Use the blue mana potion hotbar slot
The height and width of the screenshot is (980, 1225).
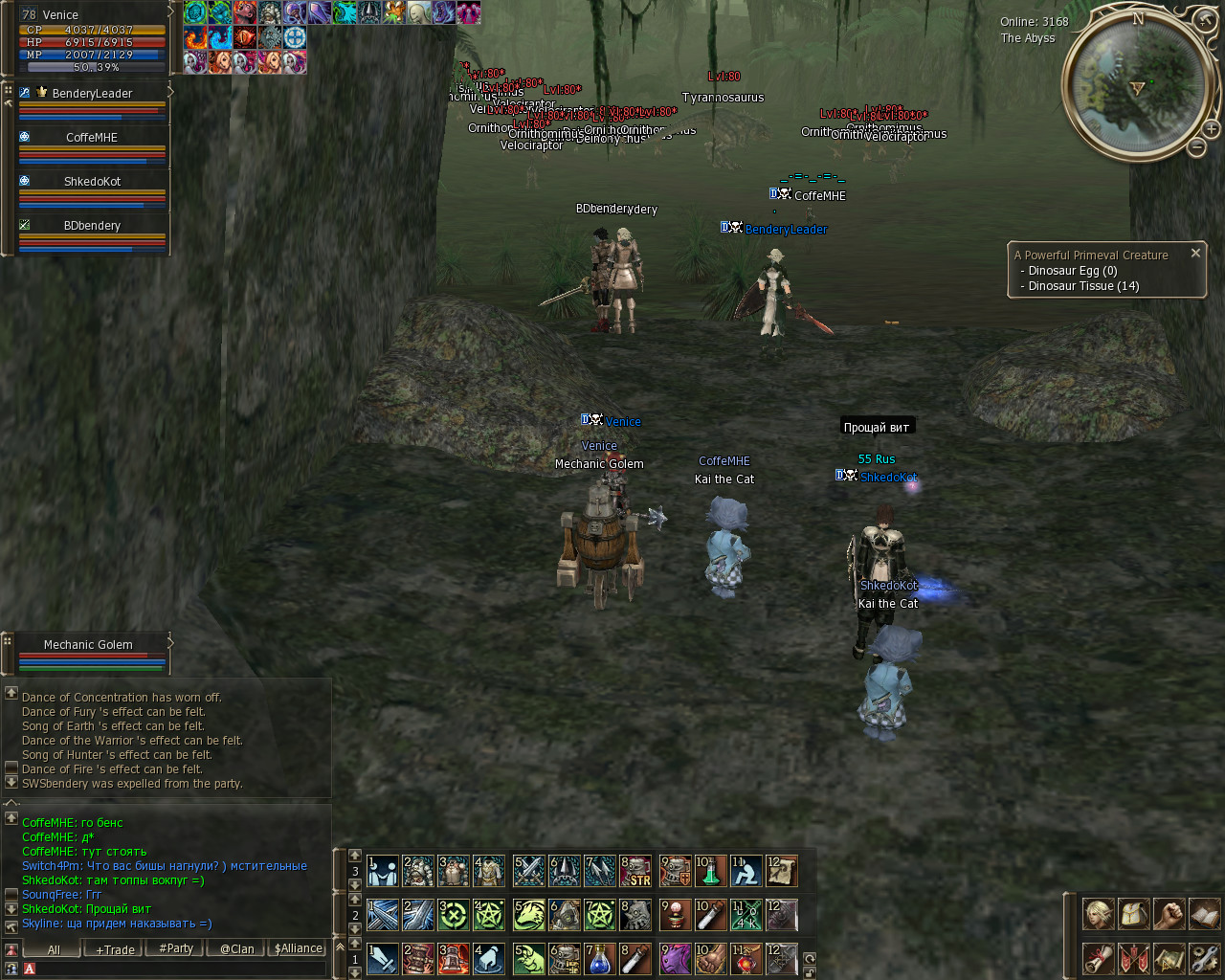[600, 959]
